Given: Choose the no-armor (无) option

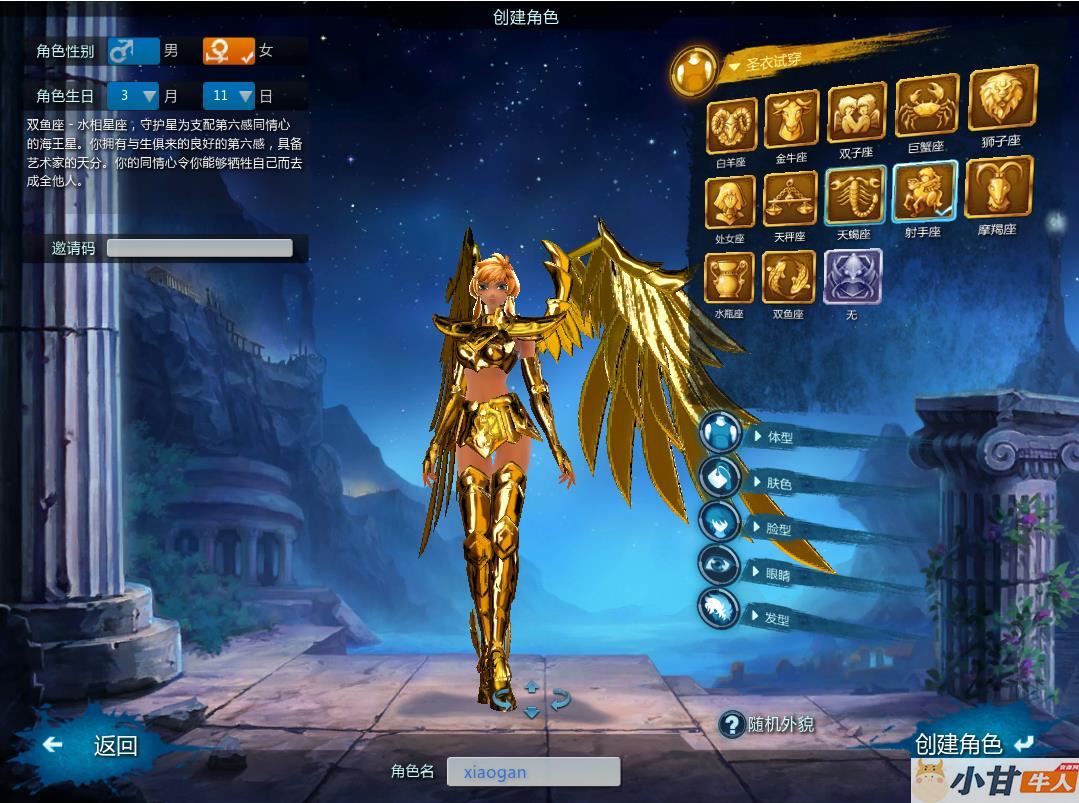Looking at the screenshot, I should point(852,276).
